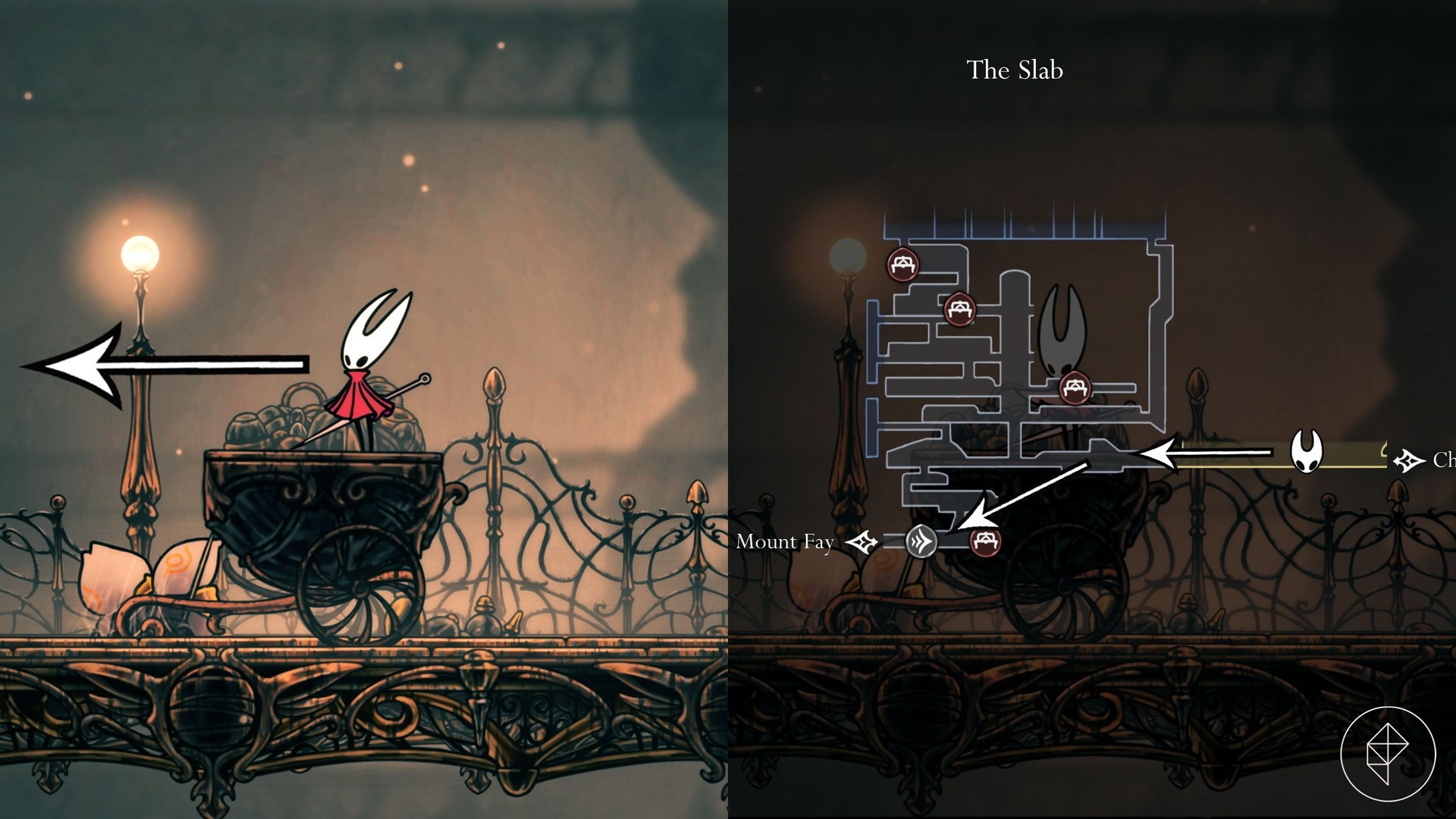Click the Polygon logo watermark

coord(1388,753)
